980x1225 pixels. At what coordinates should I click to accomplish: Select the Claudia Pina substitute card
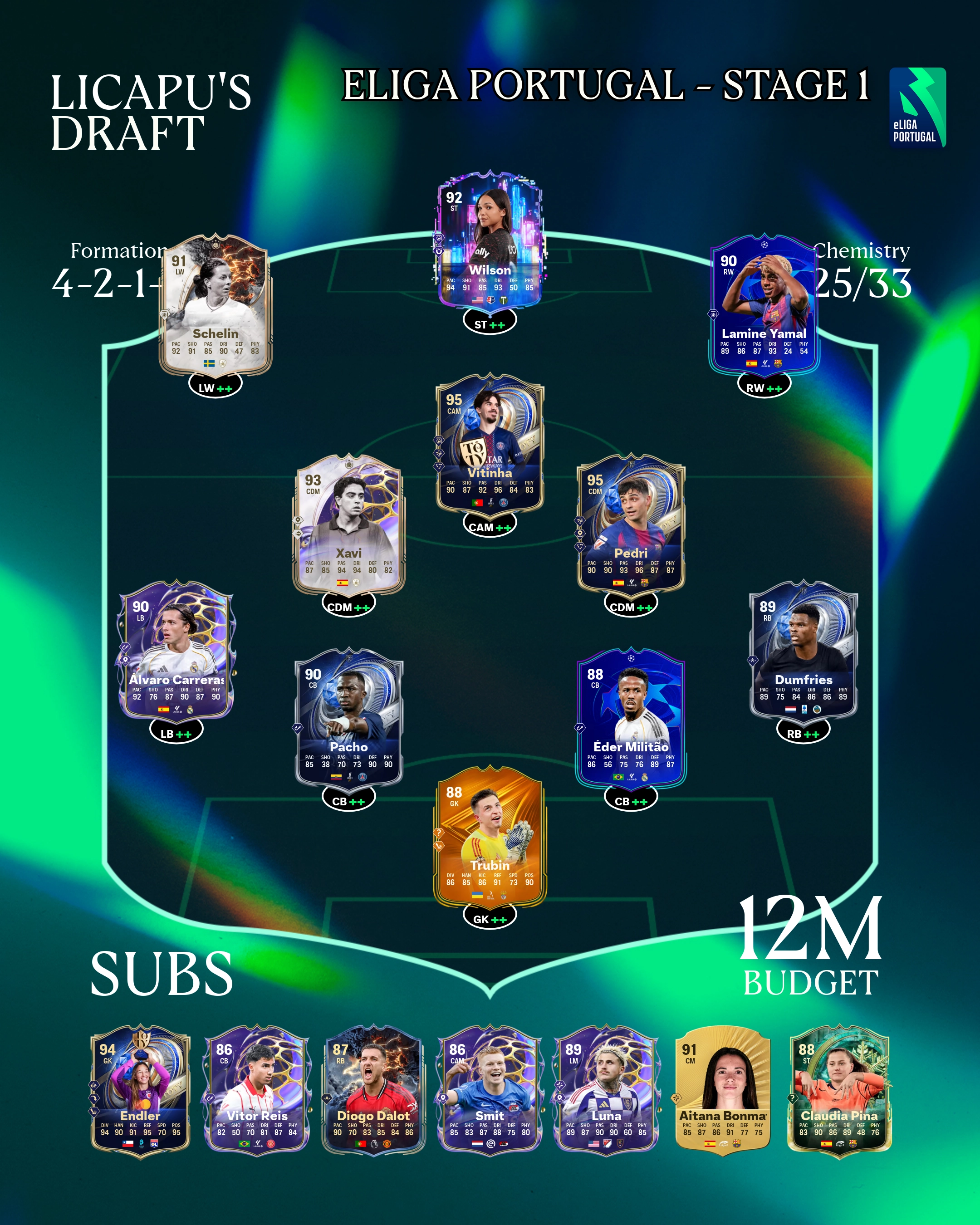point(839,1090)
